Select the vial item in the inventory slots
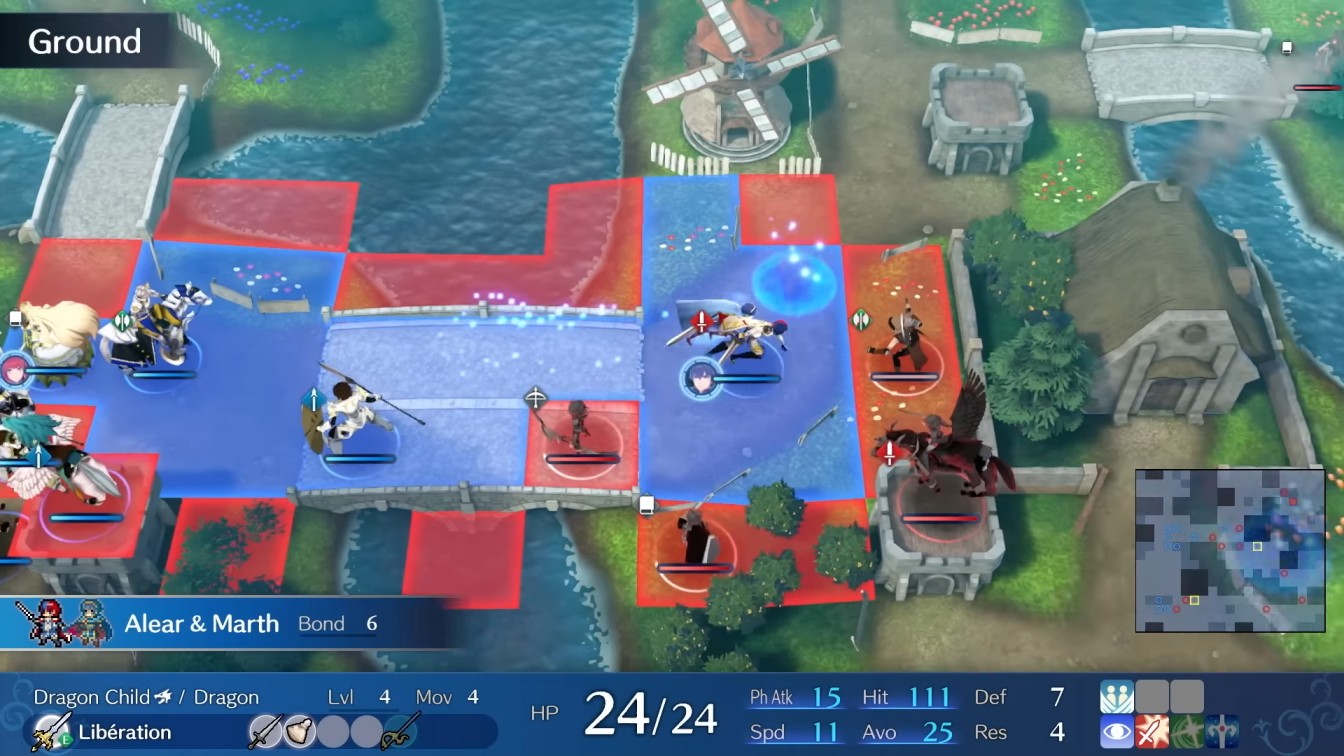 (x=300, y=730)
